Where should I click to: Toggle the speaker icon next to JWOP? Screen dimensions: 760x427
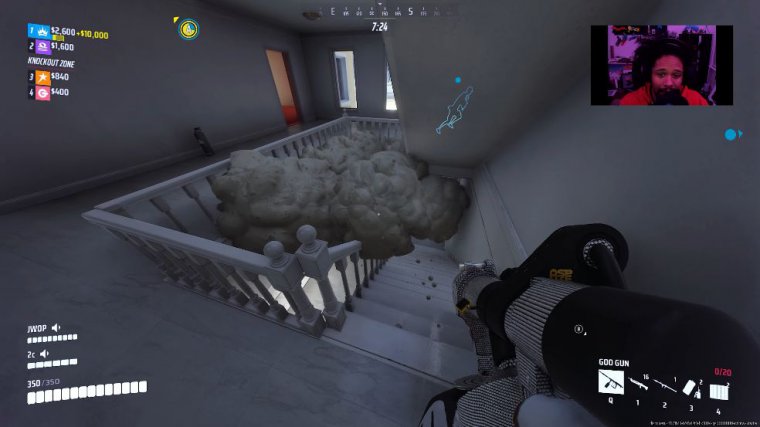tap(56, 327)
